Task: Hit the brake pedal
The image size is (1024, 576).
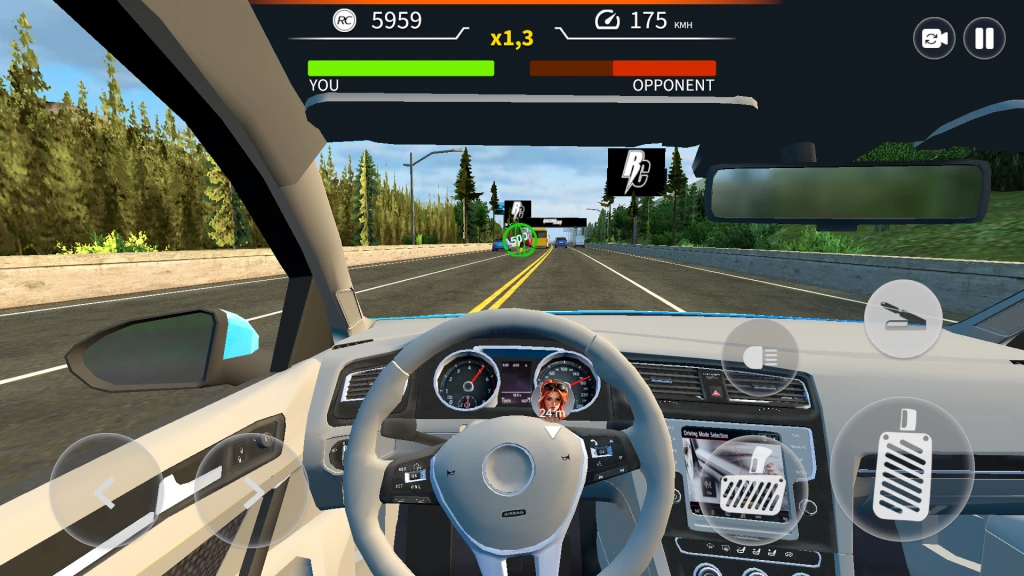Action: pos(753,491)
